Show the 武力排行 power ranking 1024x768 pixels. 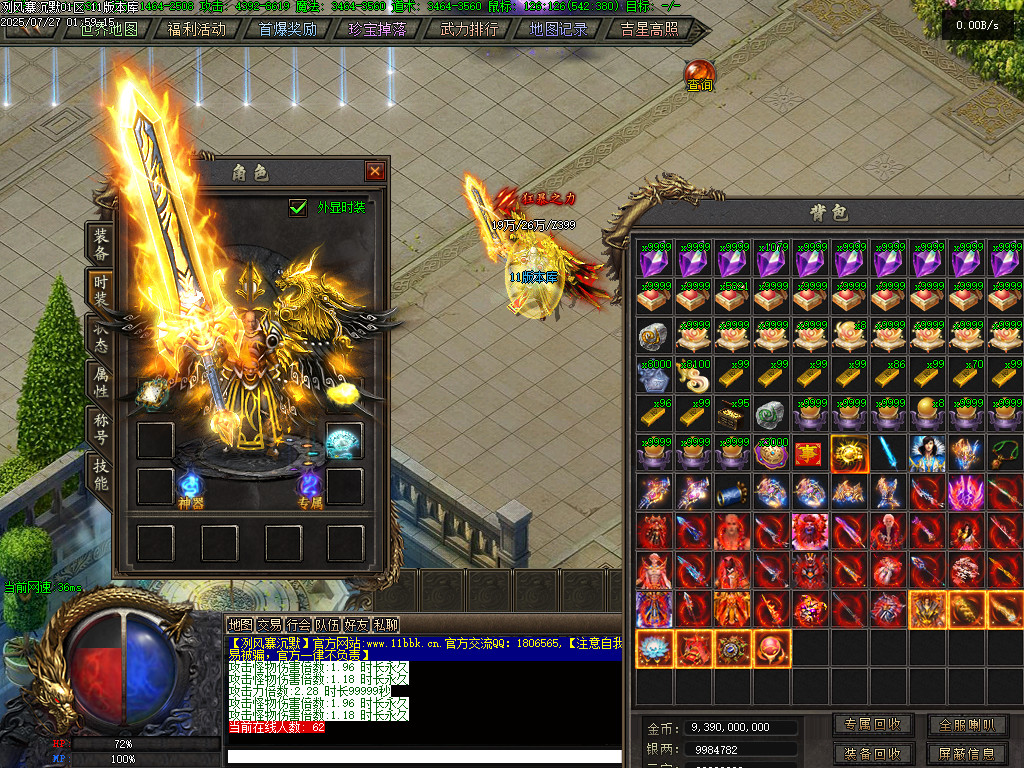[x=469, y=29]
